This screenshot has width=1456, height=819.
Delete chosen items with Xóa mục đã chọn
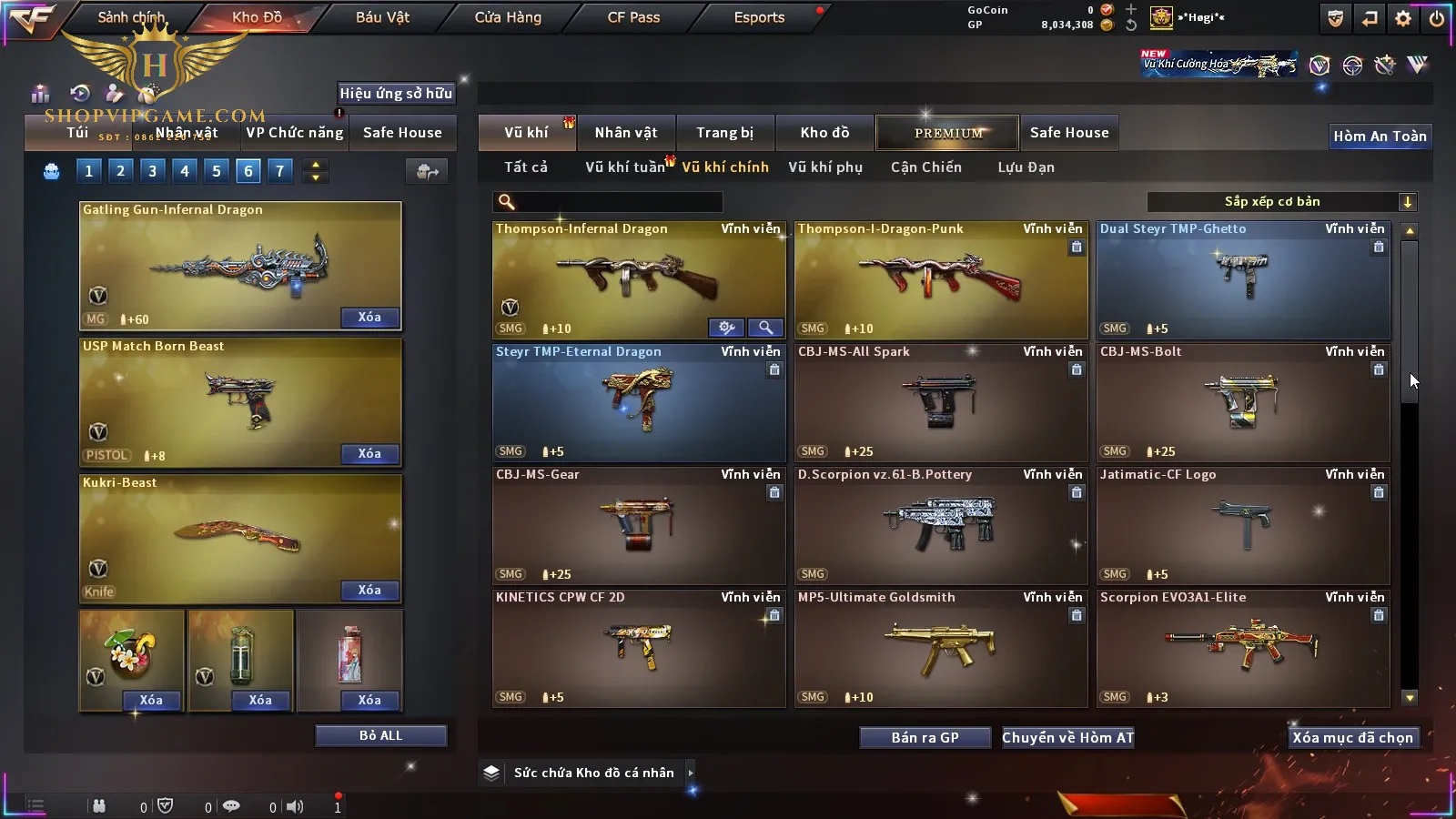1352,738
